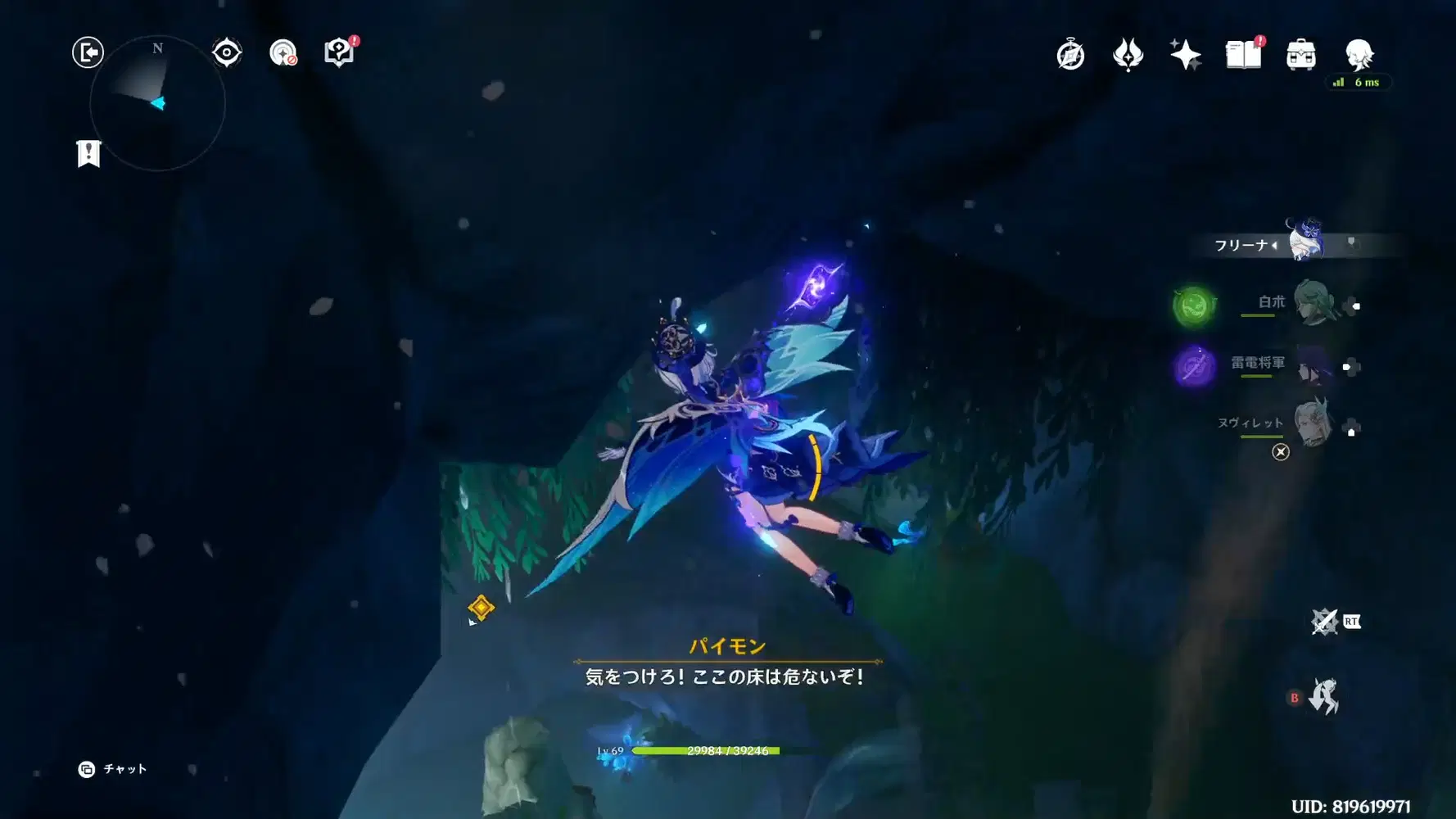Viewport: 1456px width, 819px height.
Task: Open the Events compass icon
Action: (1070, 53)
